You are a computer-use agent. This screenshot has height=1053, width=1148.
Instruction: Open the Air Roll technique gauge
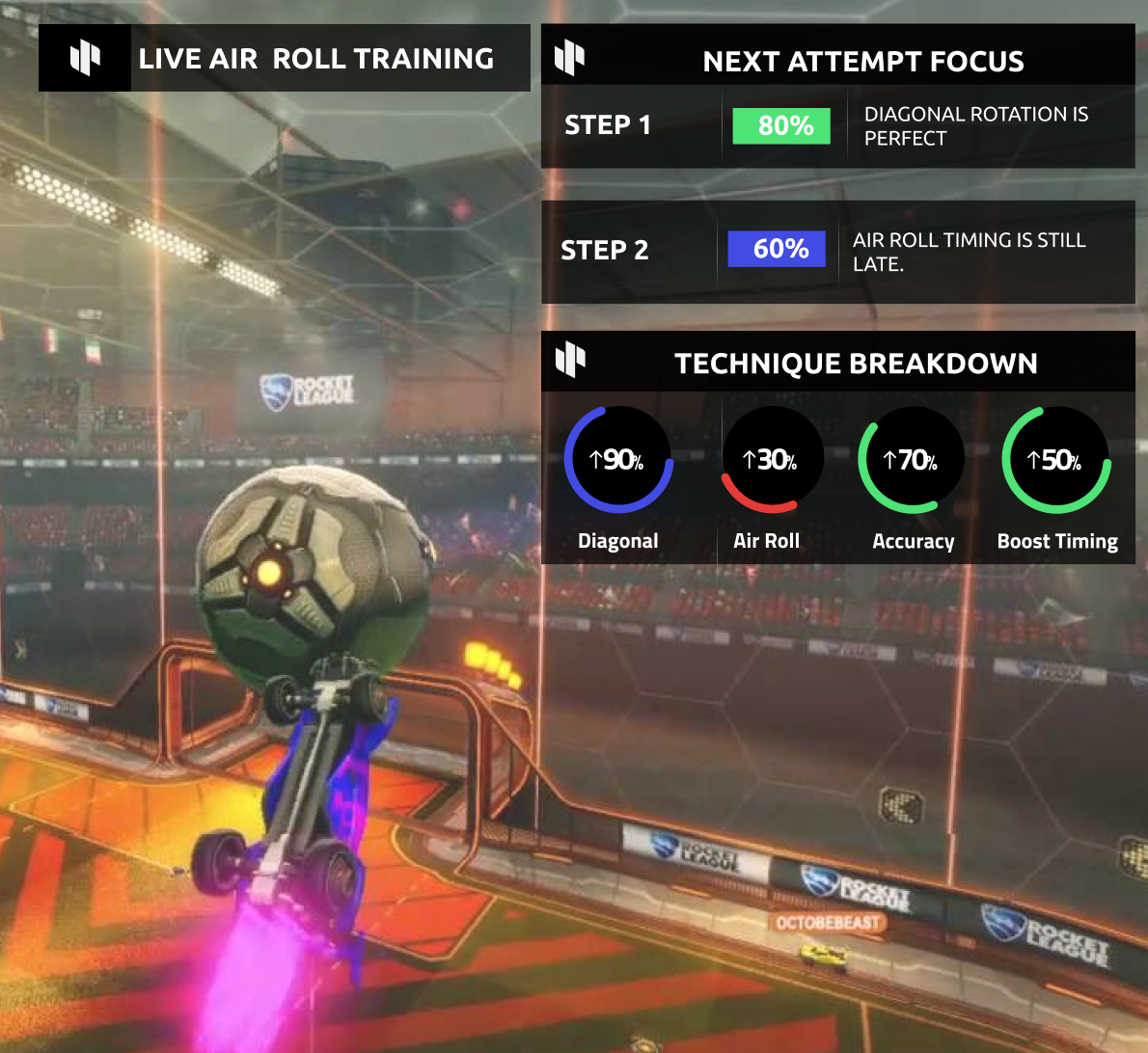(x=772, y=460)
